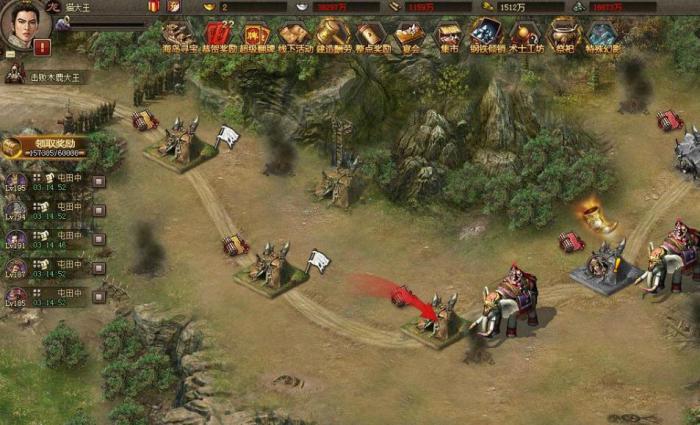Click the red gift icon in top bar
700x425 pixels.
coord(154,6)
